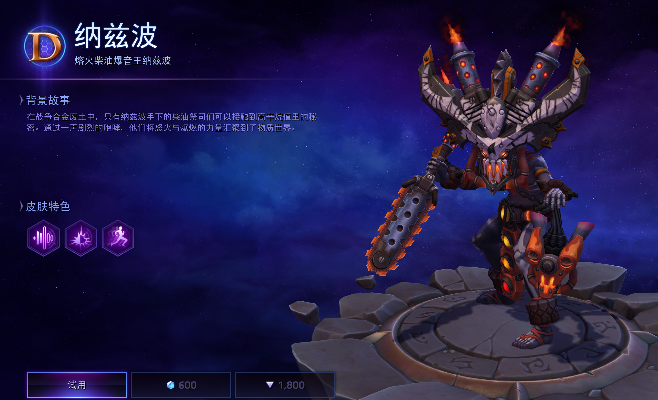
Task: Select the sound waveform skin feature icon
Action: (x=43, y=237)
